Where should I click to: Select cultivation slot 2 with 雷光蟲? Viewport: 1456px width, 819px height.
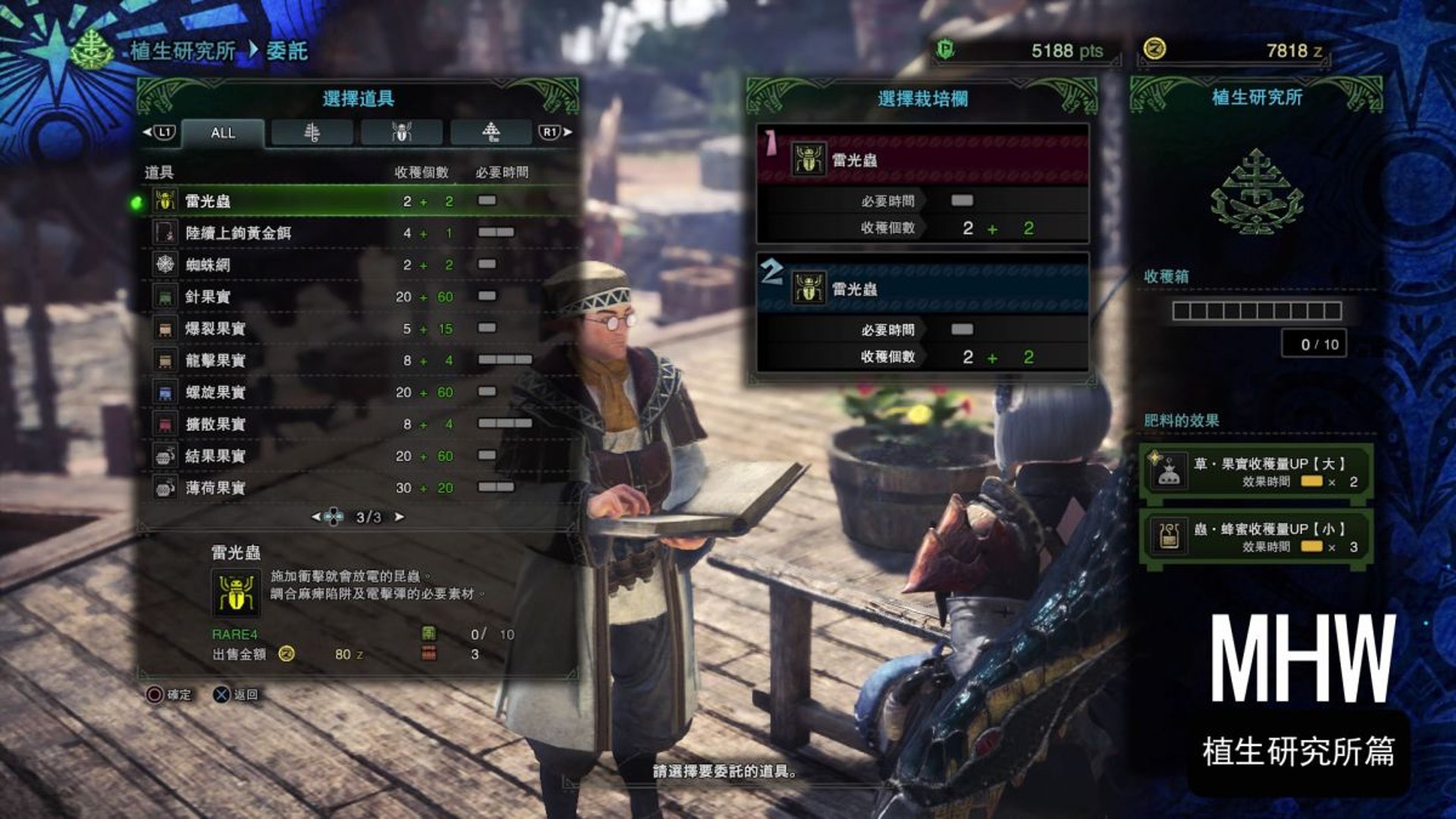922,312
